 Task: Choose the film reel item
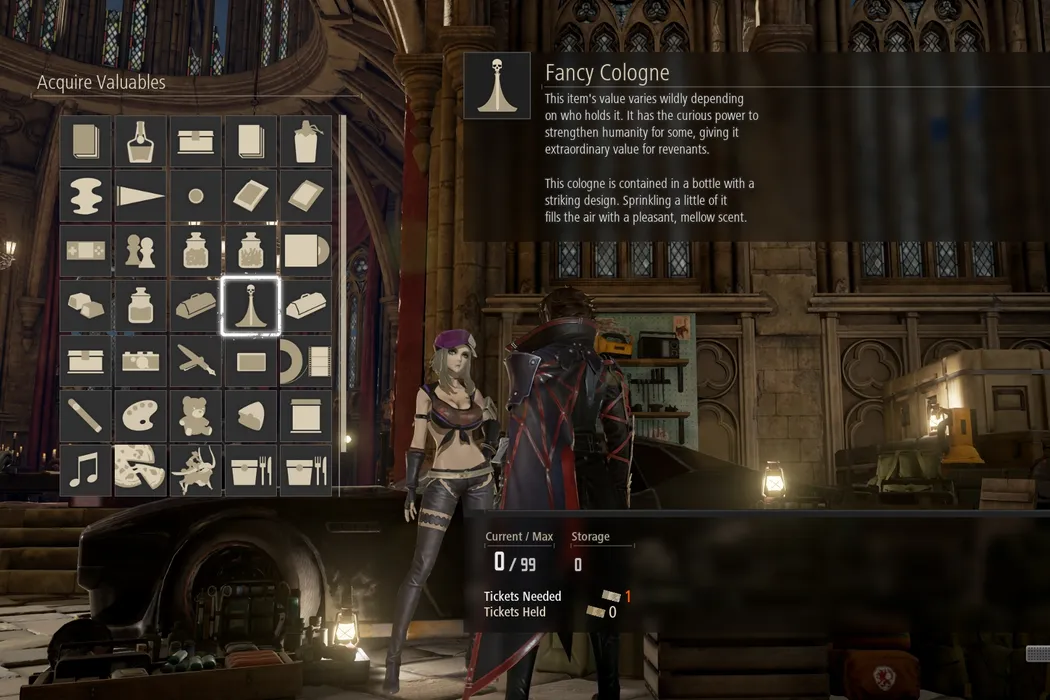pos(306,361)
